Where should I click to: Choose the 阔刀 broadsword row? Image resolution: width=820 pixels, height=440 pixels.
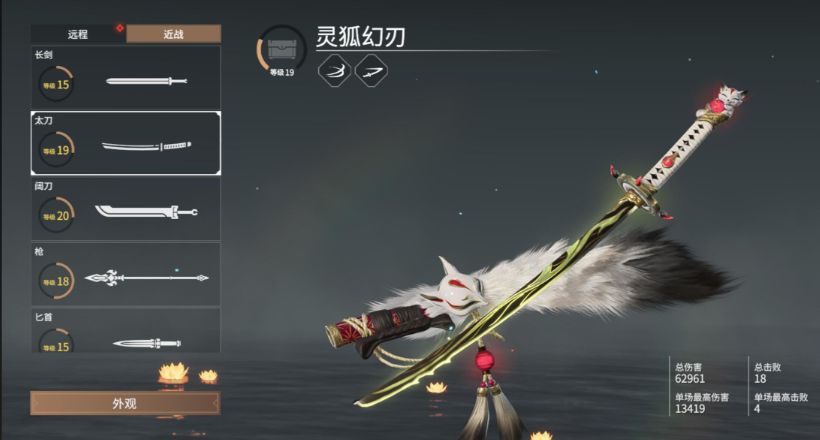pyautogui.click(x=126, y=210)
